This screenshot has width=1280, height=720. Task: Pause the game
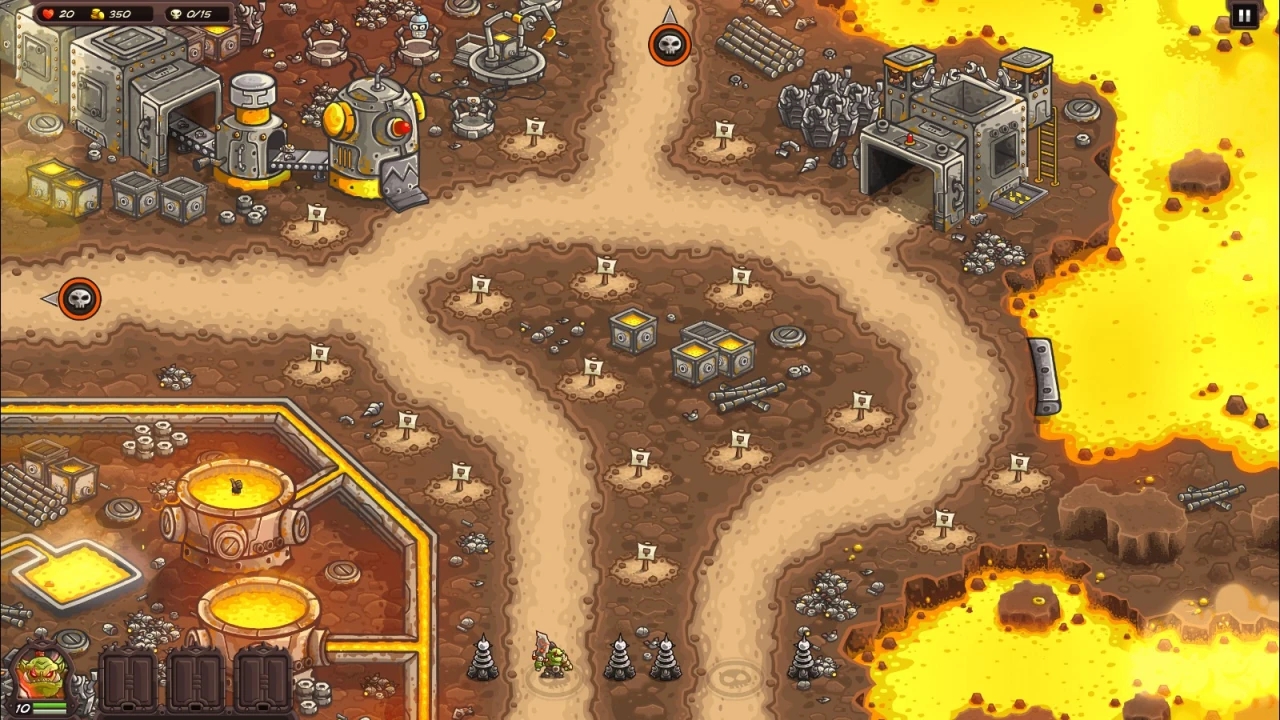(x=1243, y=15)
